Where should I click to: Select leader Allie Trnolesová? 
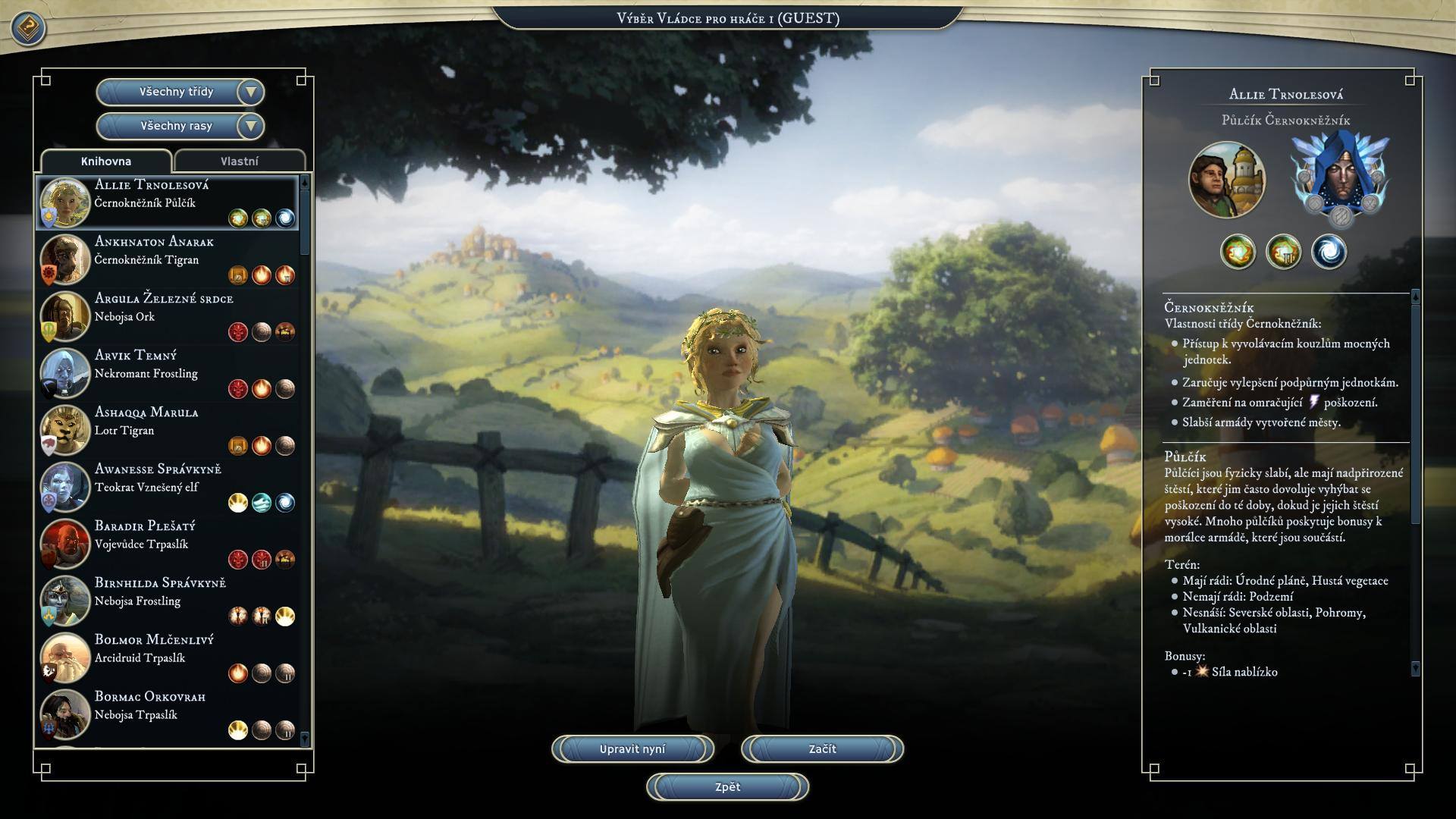pos(167,202)
